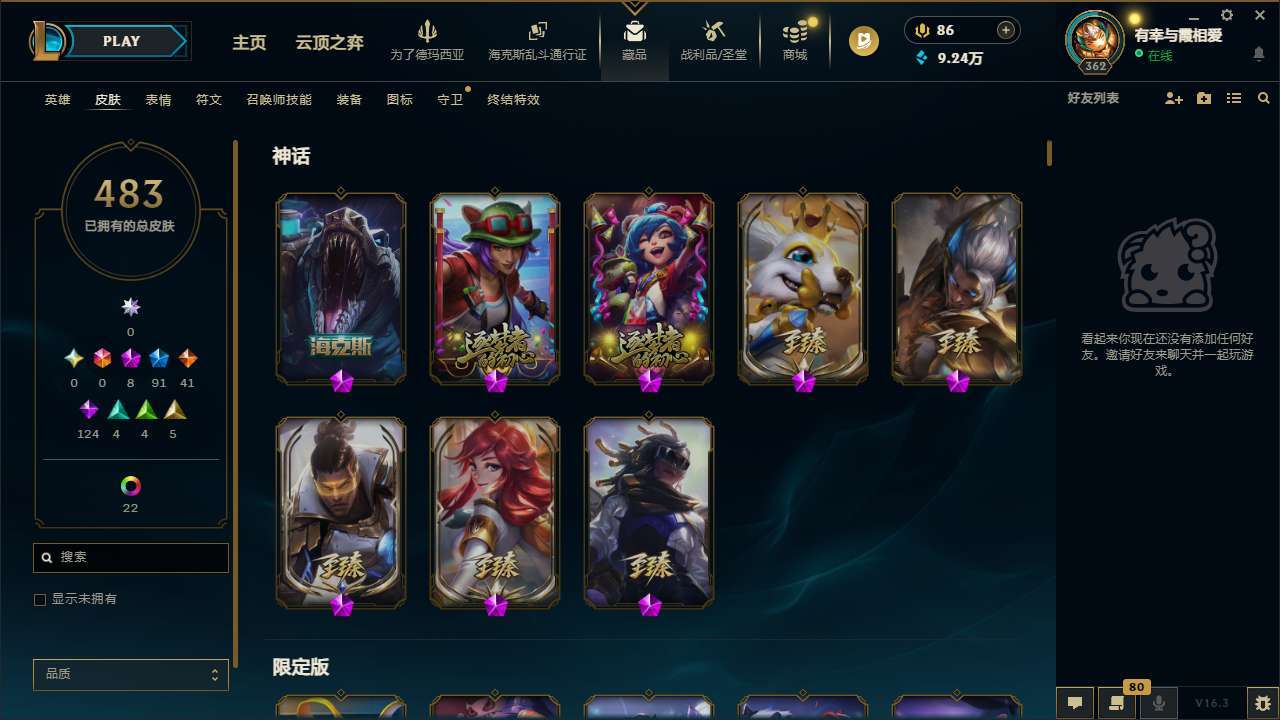Open the chat messages icon bottom right
1280x720 pixels.
[1073, 703]
